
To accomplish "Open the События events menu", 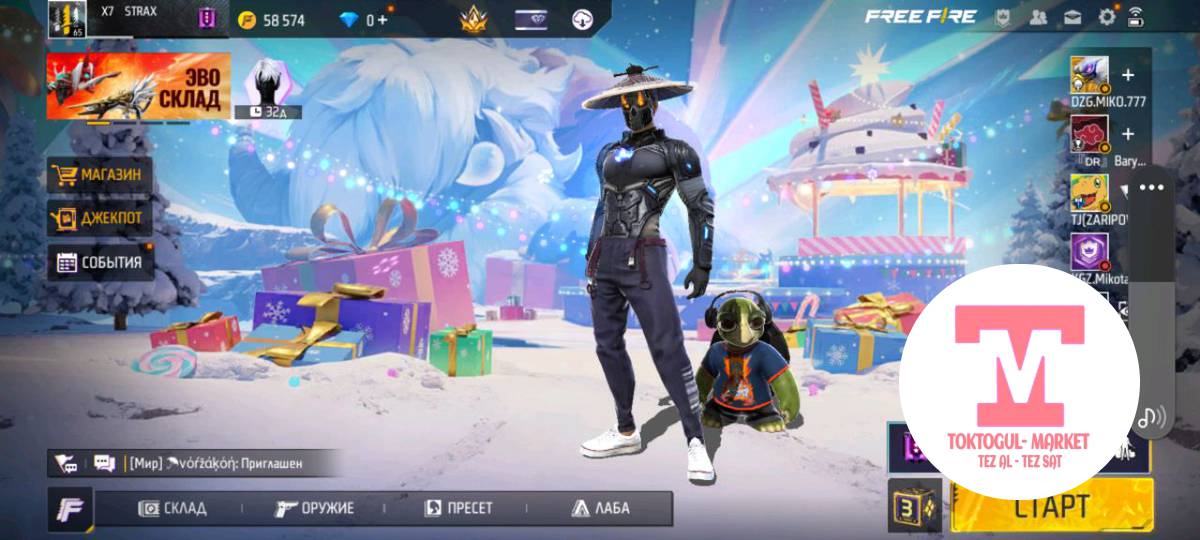I will [99, 262].
